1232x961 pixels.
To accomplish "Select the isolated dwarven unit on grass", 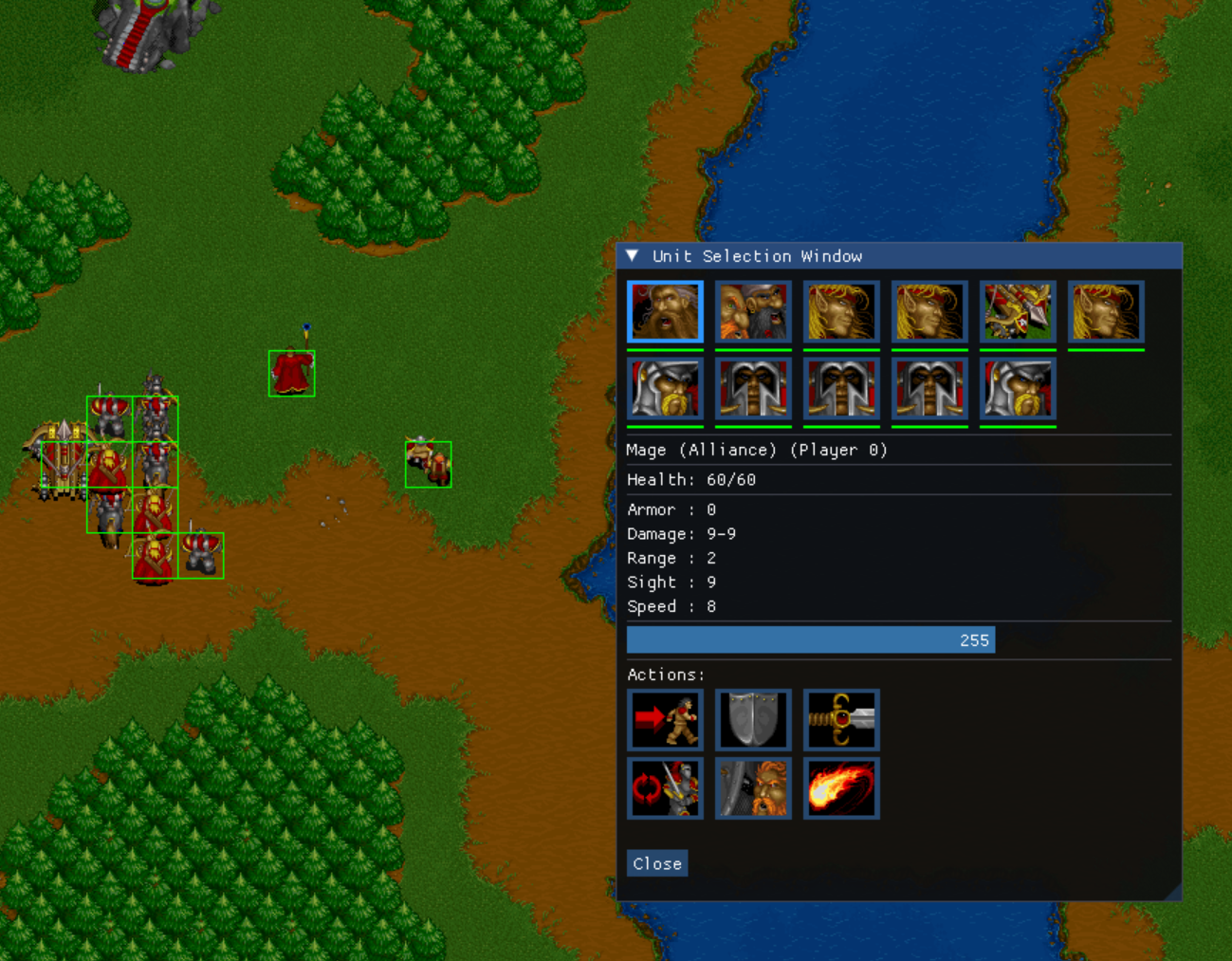I will click(428, 464).
